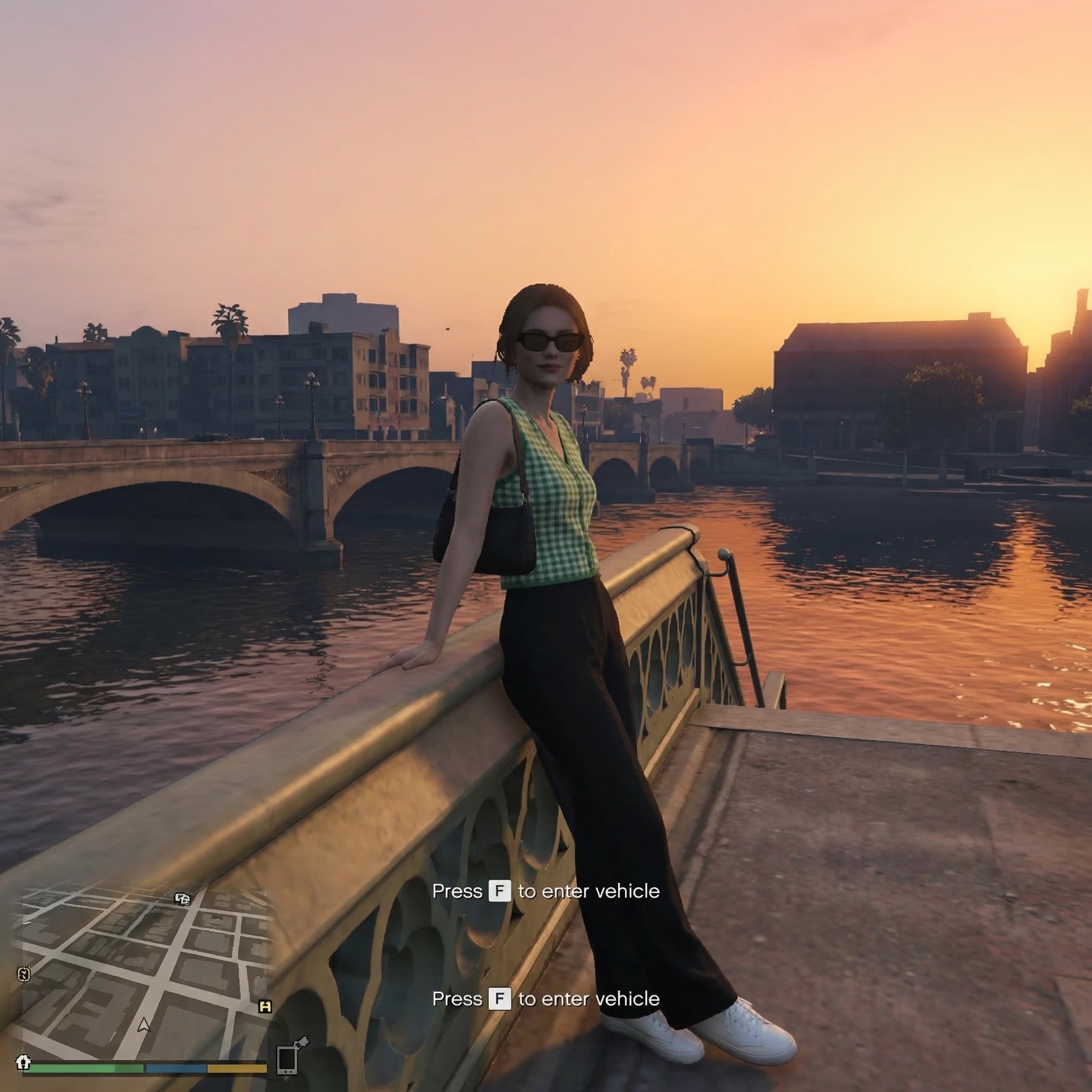This screenshot has height=1092, width=1092.
Task: Click the player arrow on the minimap
Action: pyautogui.click(x=143, y=1025)
